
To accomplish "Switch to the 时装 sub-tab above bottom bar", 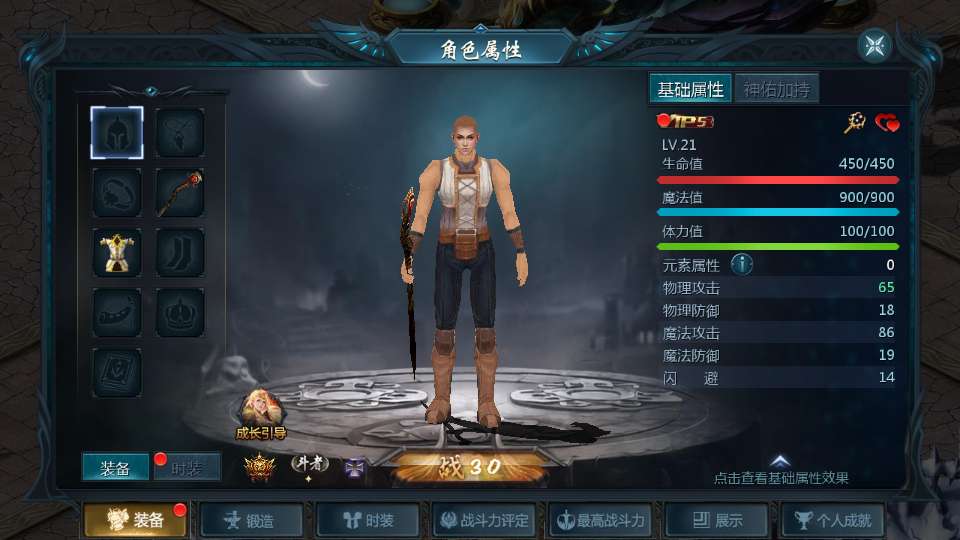I will (x=188, y=468).
